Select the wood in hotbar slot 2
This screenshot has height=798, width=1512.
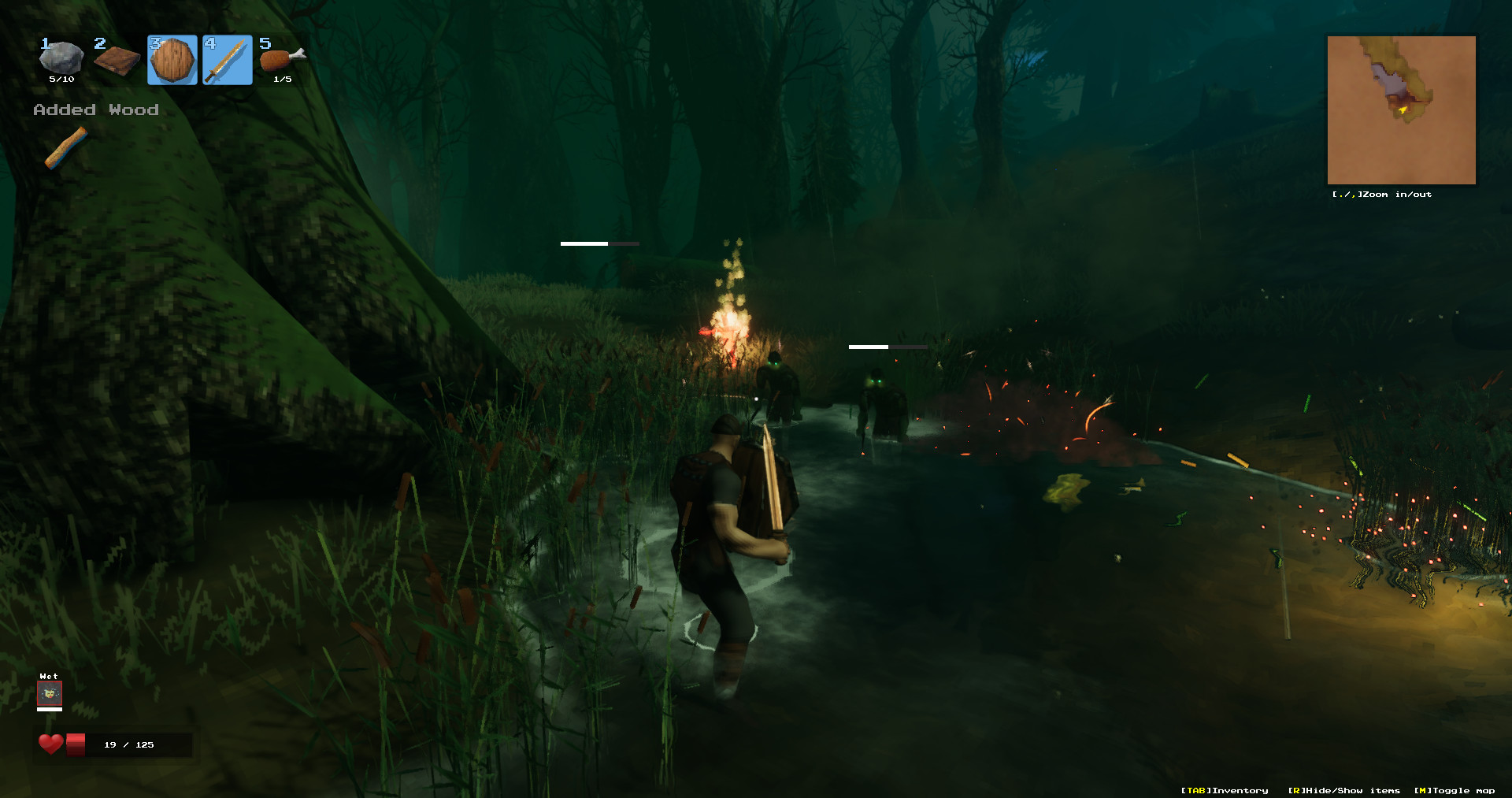[x=117, y=59]
